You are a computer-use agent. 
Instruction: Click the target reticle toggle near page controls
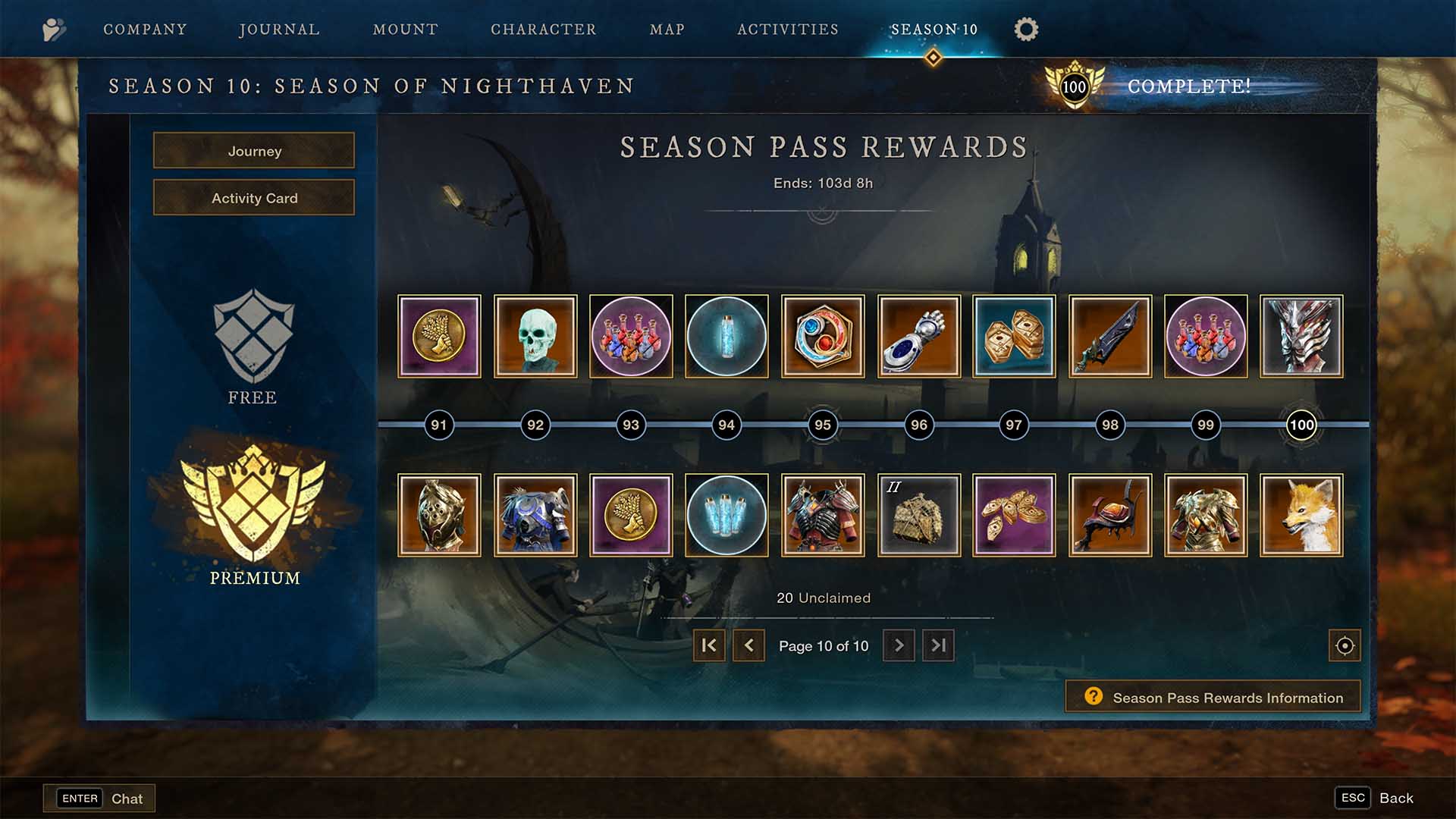pos(1344,646)
